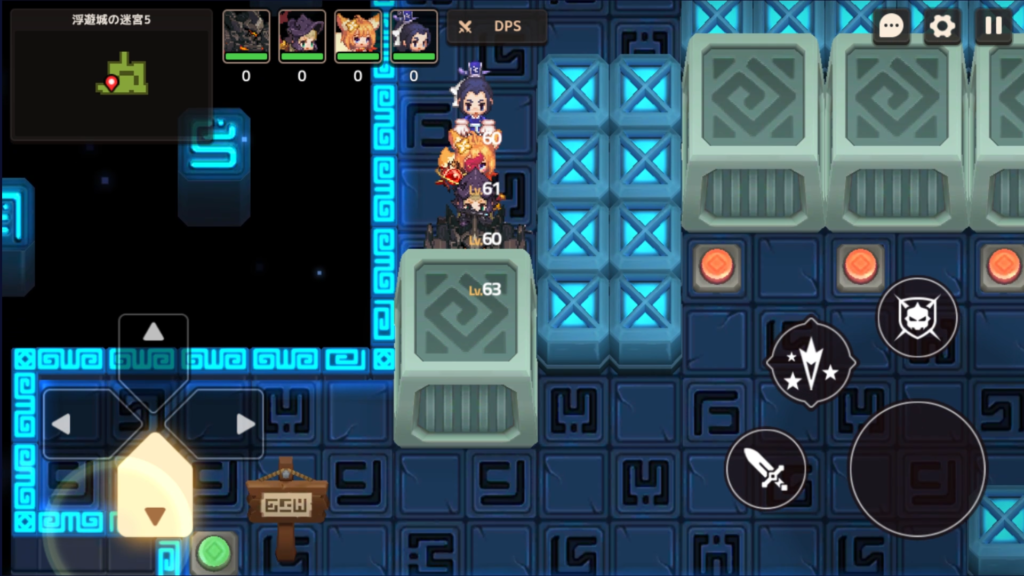1024x576 pixels.
Task: Pause the game
Action: (x=993, y=27)
